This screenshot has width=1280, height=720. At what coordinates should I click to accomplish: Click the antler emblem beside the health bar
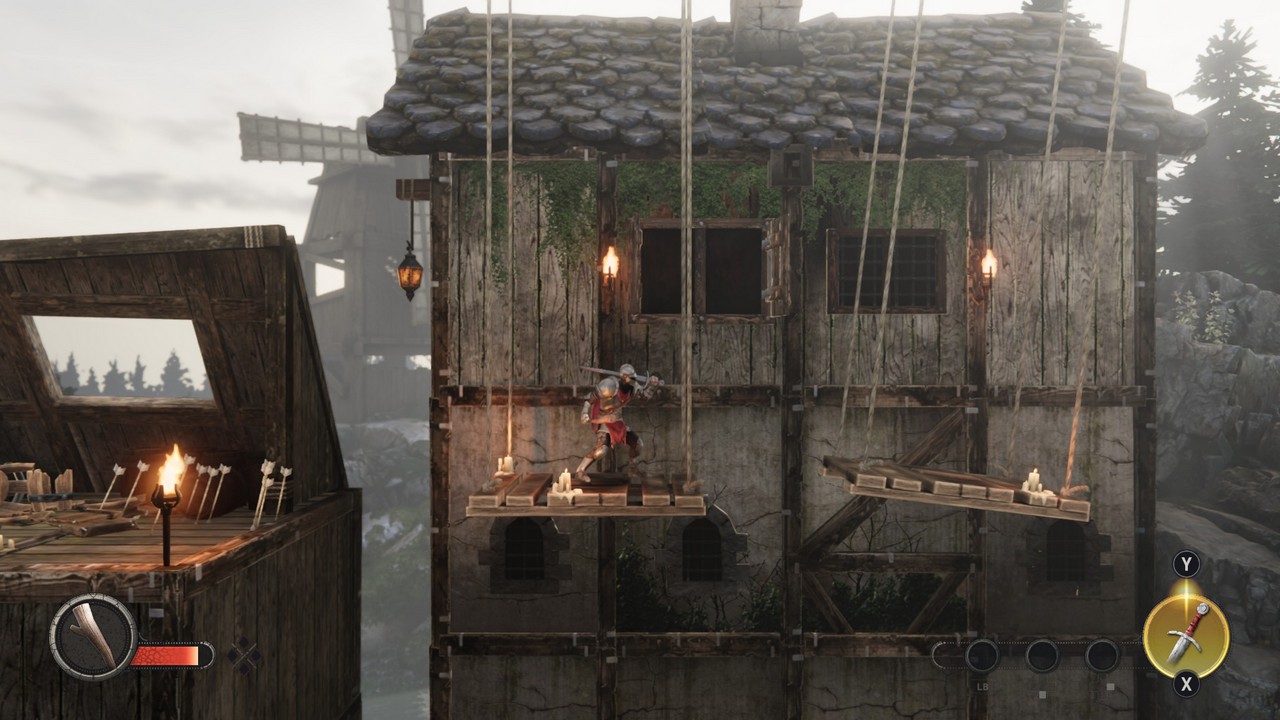93,637
